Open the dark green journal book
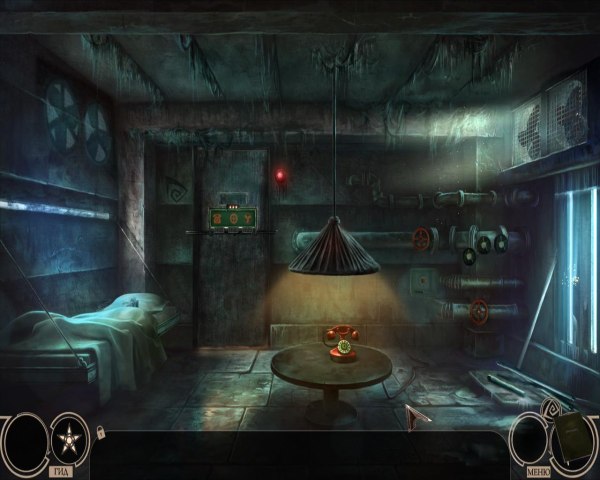Viewport: 600px width, 480px height. click(x=574, y=439)
